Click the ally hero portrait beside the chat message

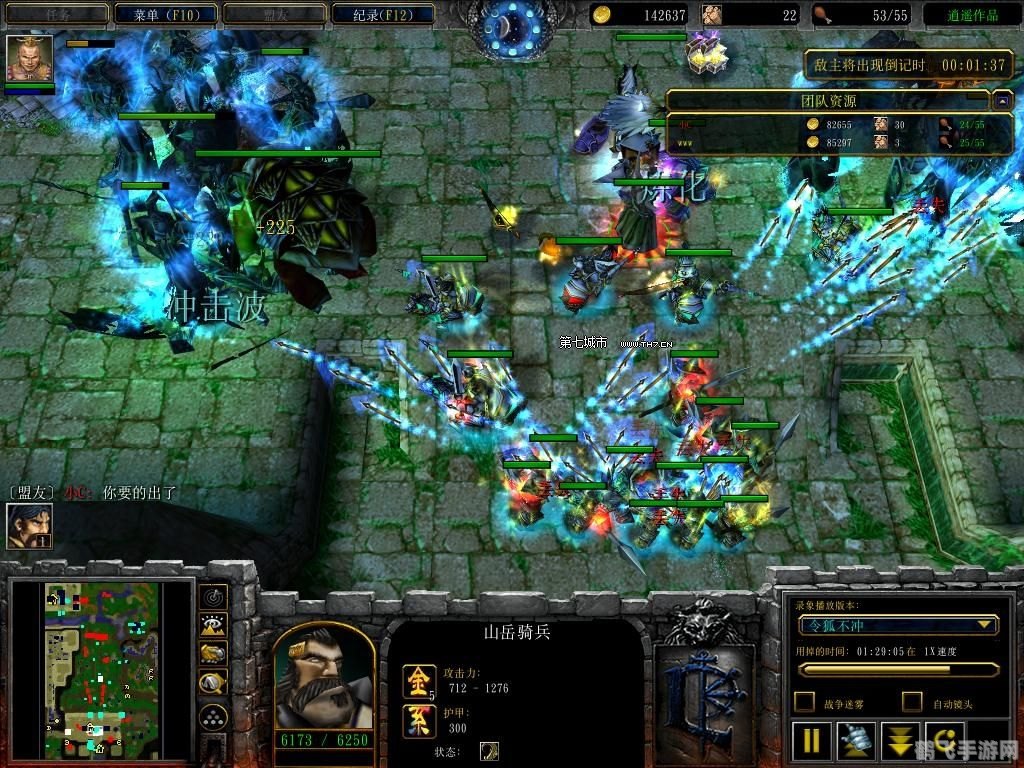click(x=29, y=525)
